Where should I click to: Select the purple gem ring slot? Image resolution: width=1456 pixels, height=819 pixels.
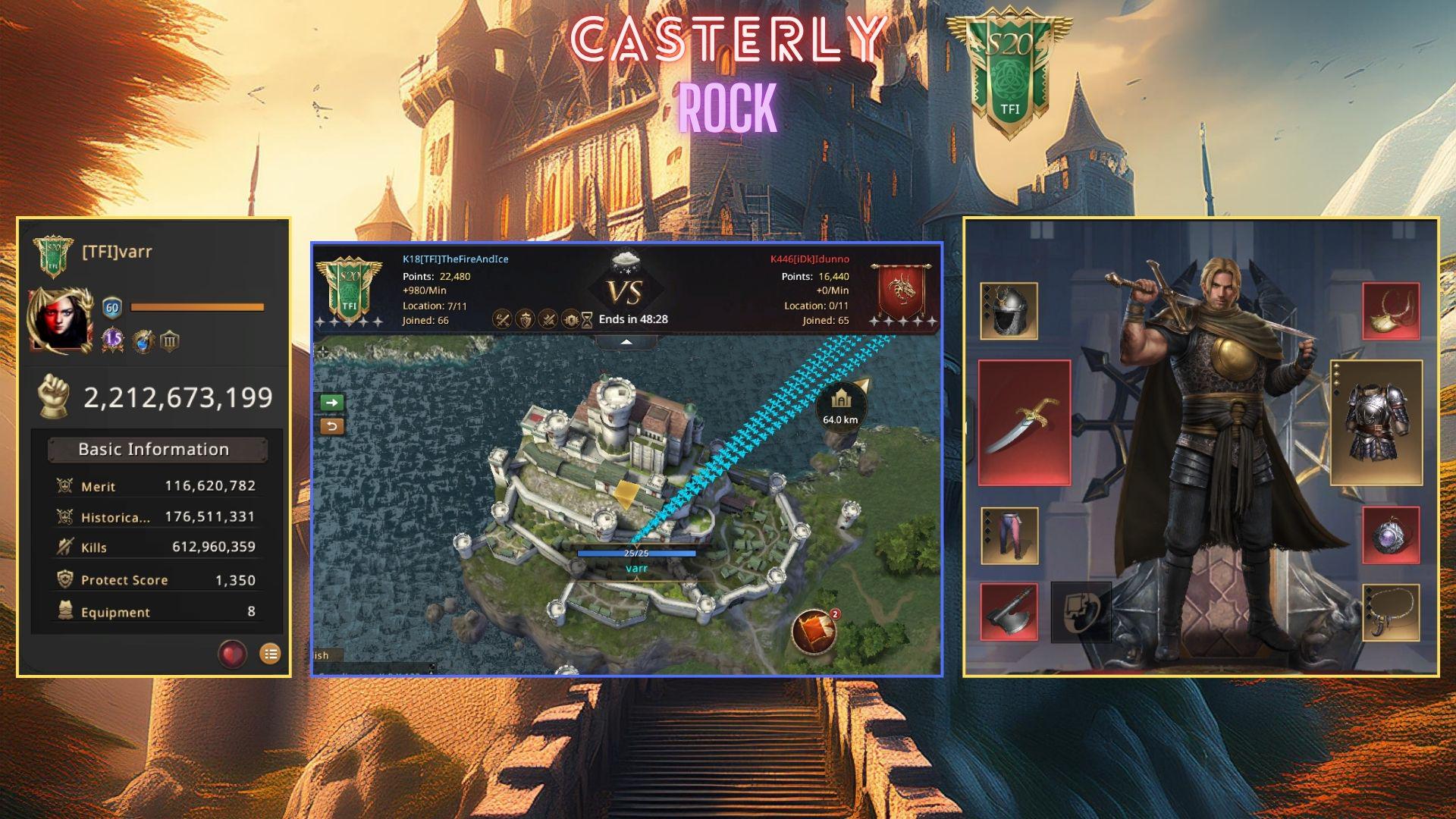pos(1391,535)
